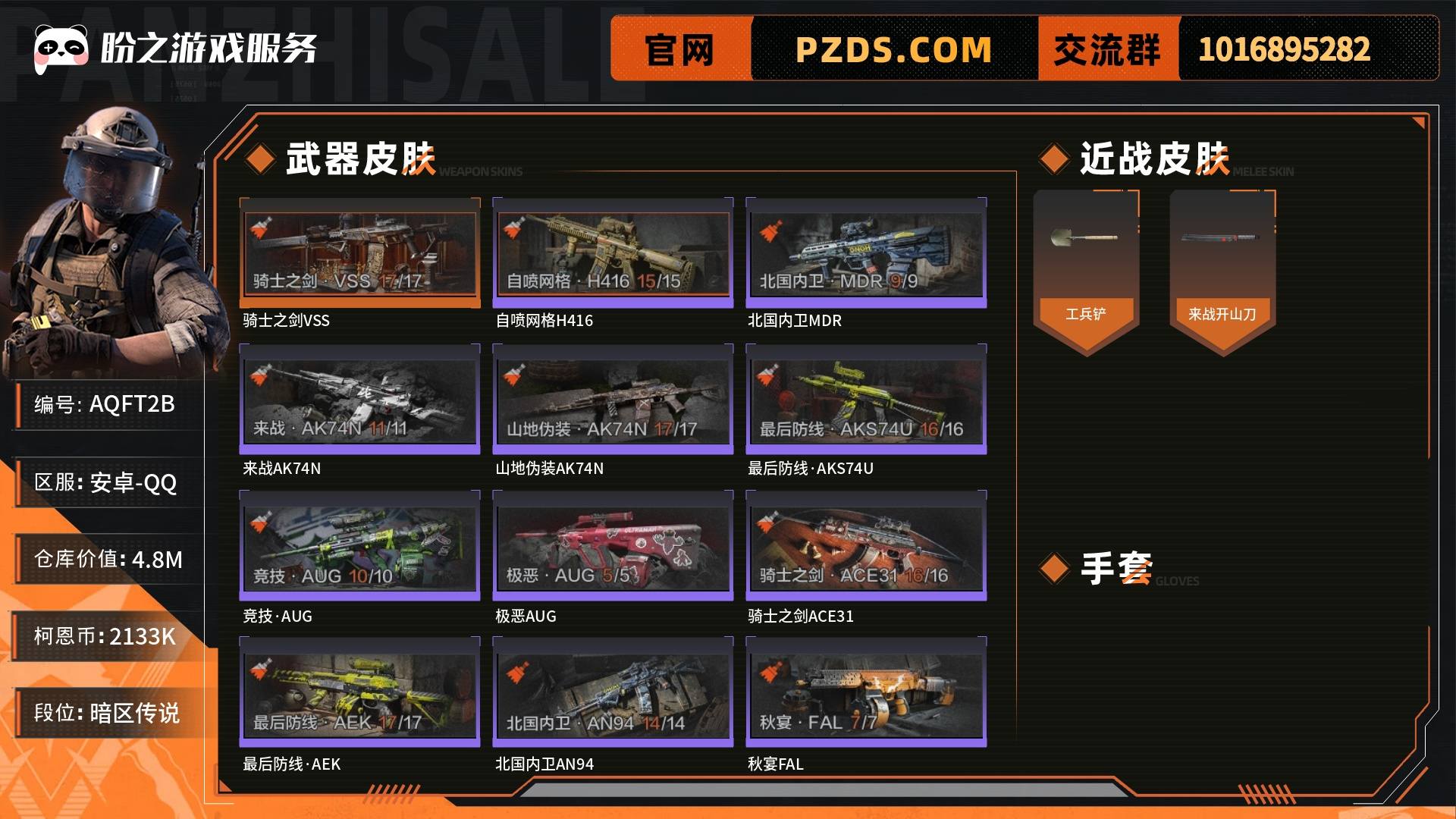The image size is (1456, 819).
Task: Click the 秋宴 FAL skin tile
Action: pos(866,694)
